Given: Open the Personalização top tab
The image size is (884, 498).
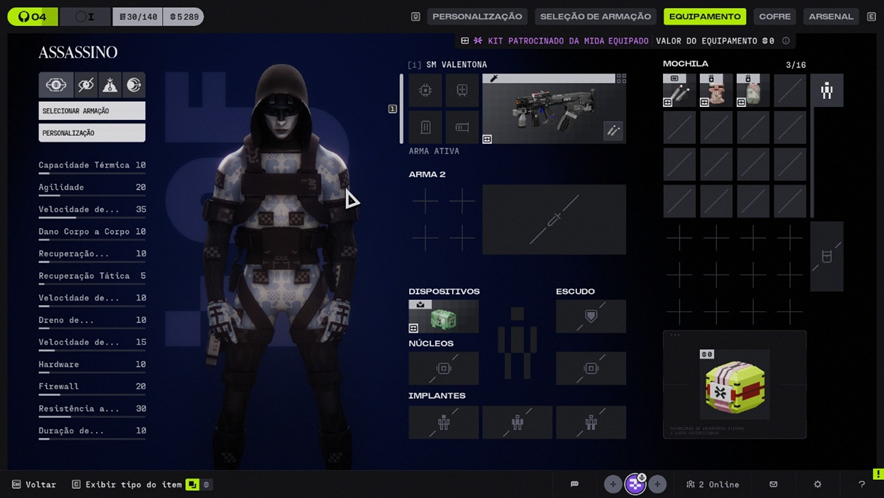Looking at the screenshot, I should pos(477,17).
